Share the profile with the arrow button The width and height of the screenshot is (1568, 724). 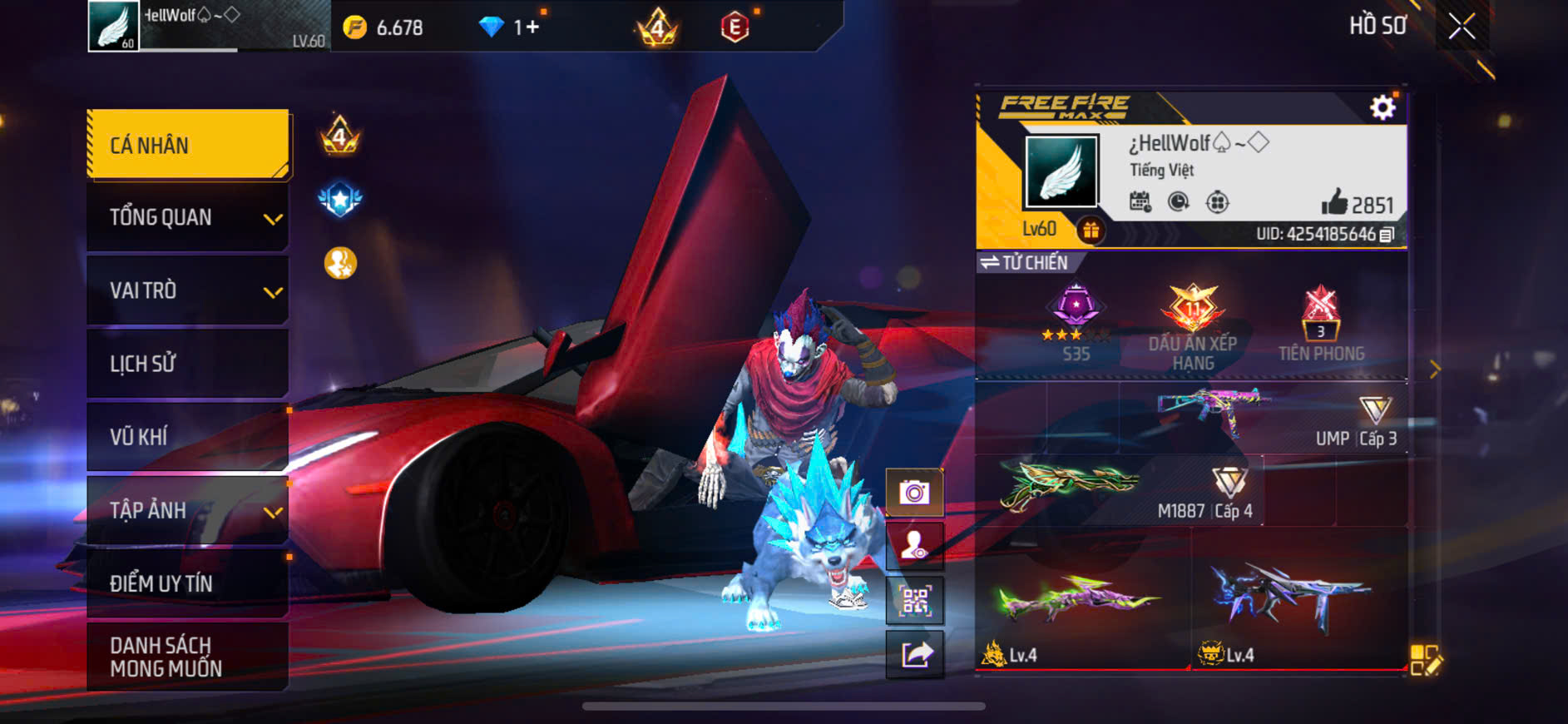coord(914,654)
